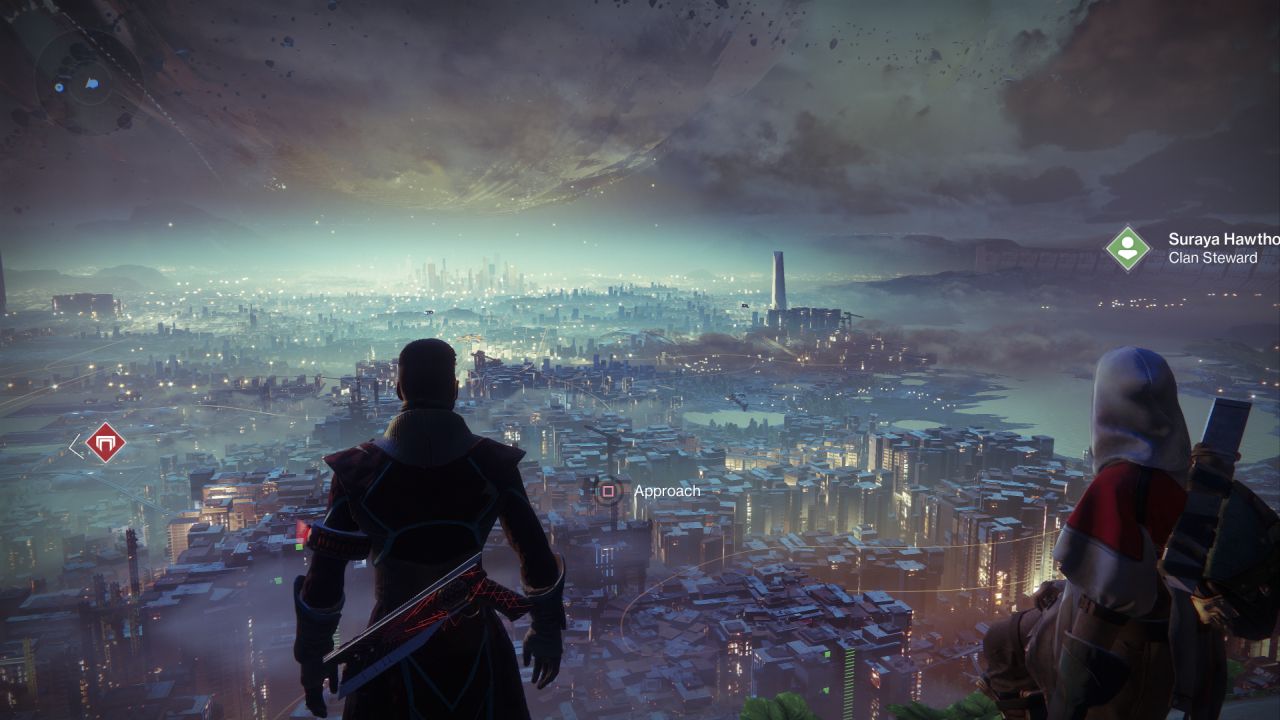Click the white bracket symbol inside the marker
The image size is (1280, 720).
pos(105,443)
